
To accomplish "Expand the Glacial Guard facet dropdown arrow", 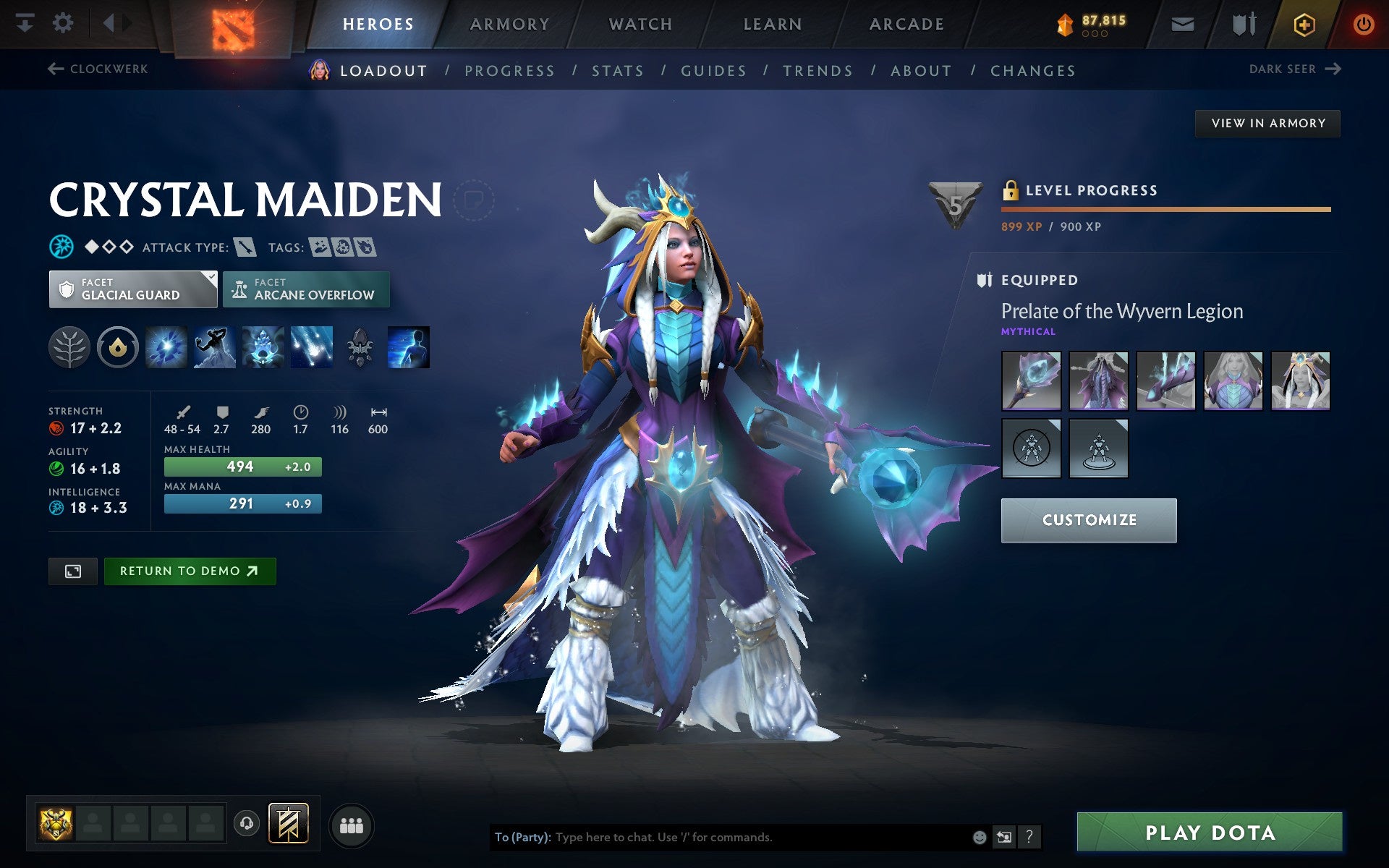I will coord(211,277).
